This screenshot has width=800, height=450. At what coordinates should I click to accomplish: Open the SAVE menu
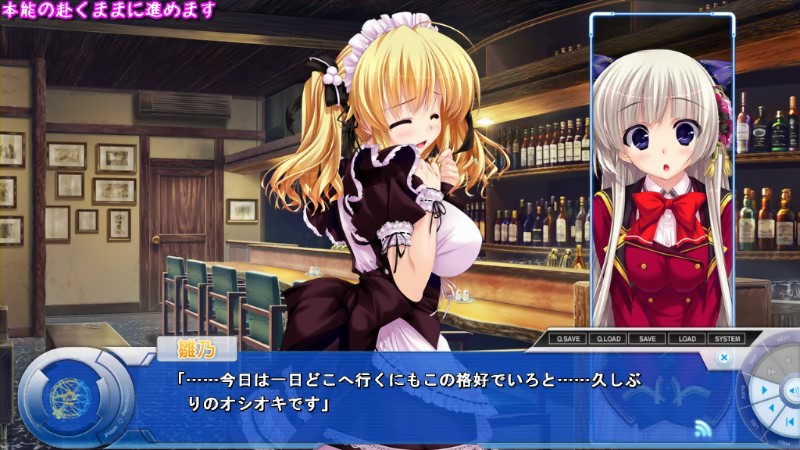647,339
